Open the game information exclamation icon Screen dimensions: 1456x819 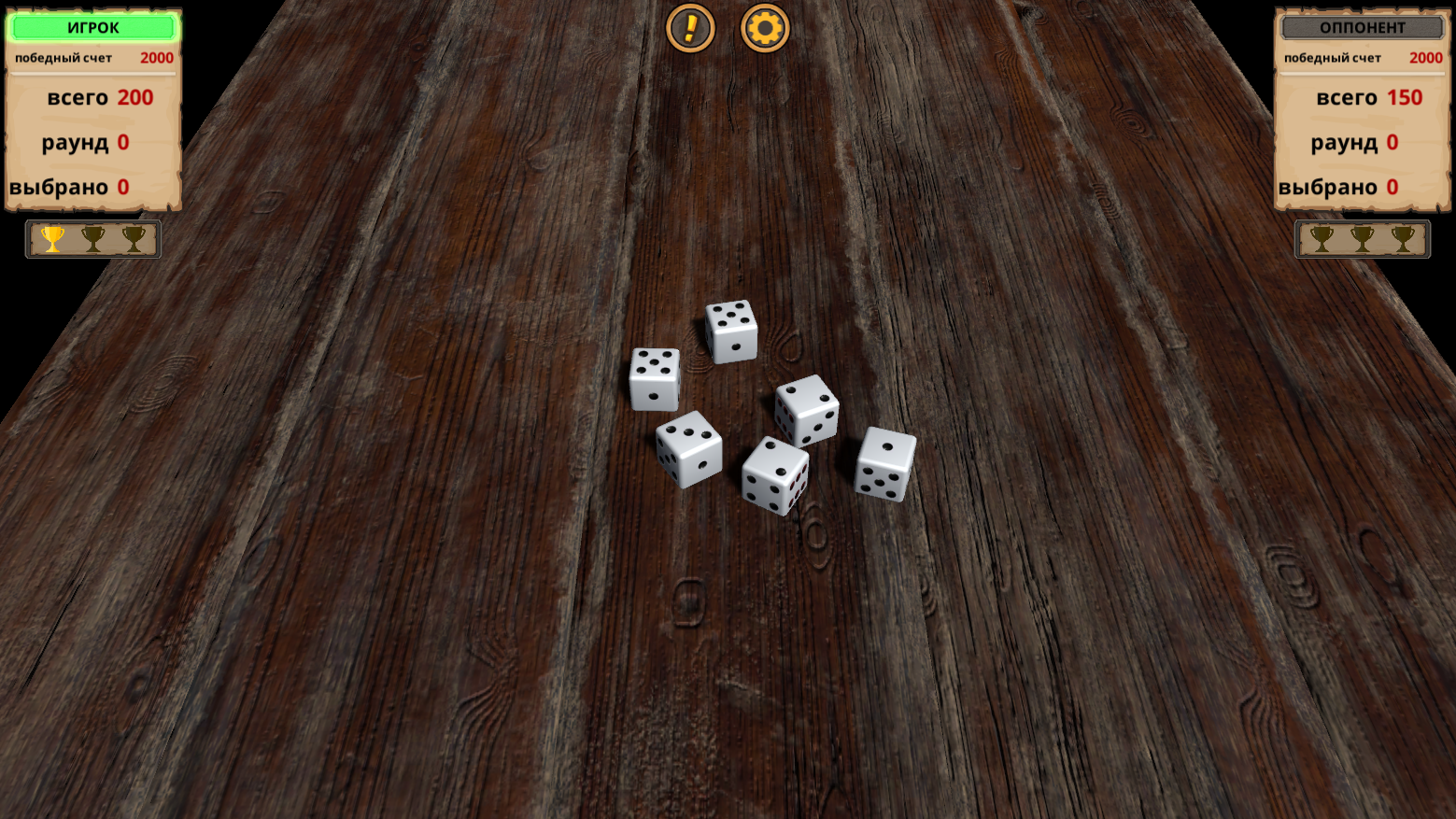(690, 28)
